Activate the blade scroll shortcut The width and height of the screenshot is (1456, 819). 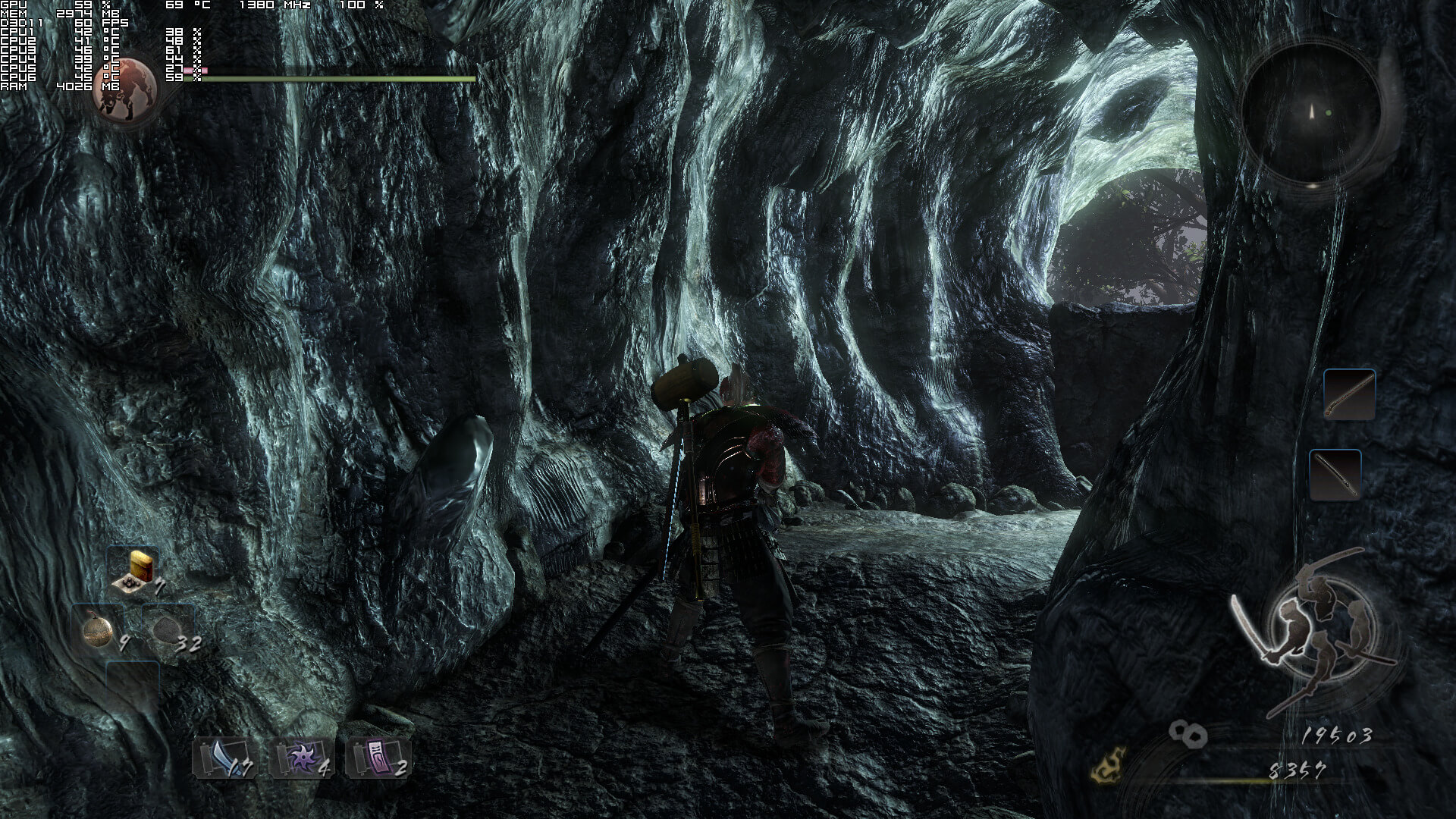pos(224,758)
